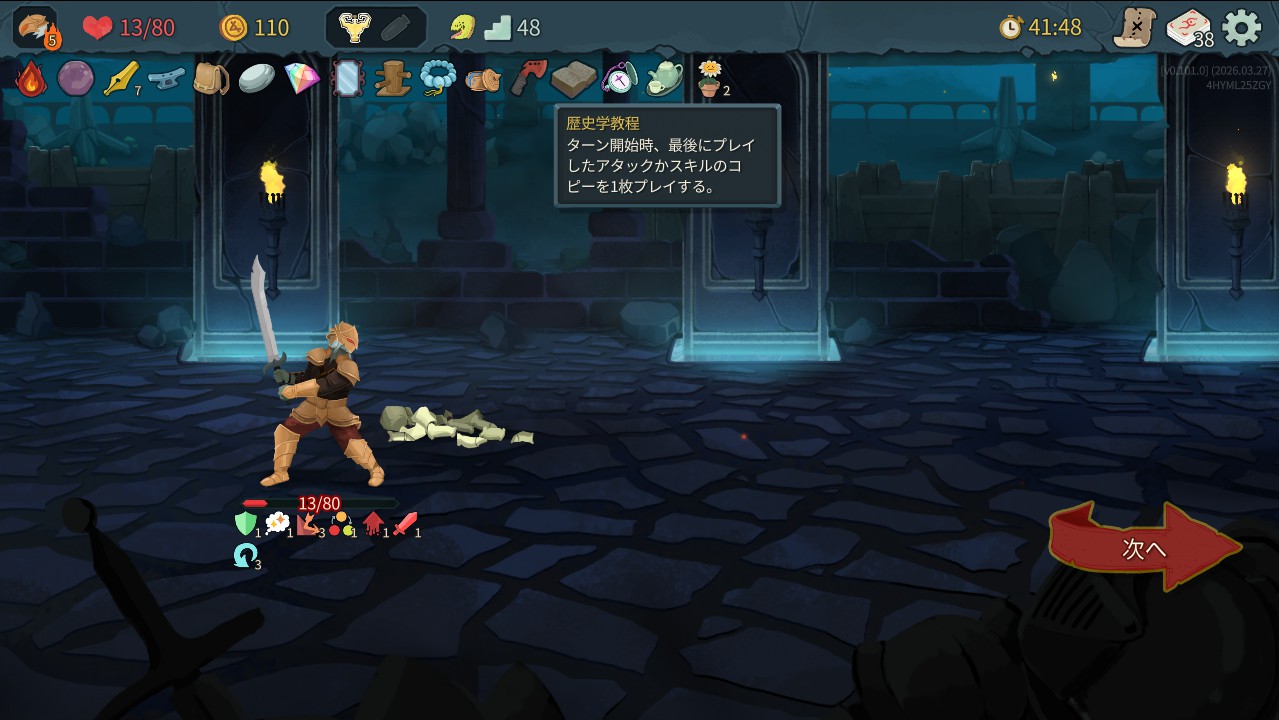1279x720 pixels.
Task: Inspect the red flame relic
Action: click(31, 78)
